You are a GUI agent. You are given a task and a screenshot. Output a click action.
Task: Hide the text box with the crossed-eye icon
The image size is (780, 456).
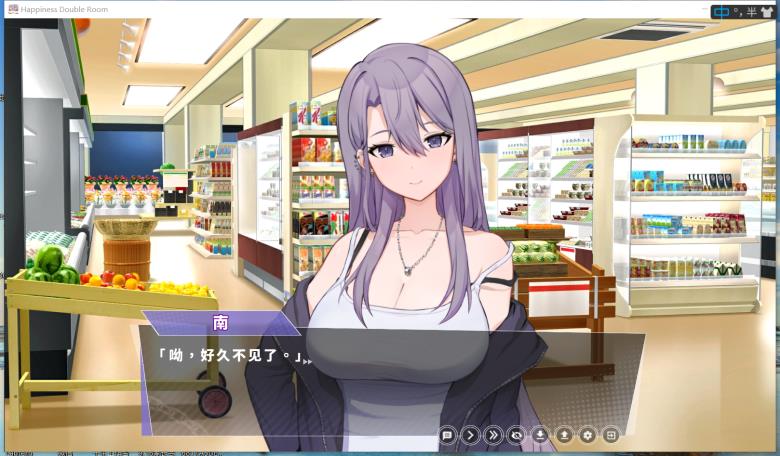click(x=516, y=435)
